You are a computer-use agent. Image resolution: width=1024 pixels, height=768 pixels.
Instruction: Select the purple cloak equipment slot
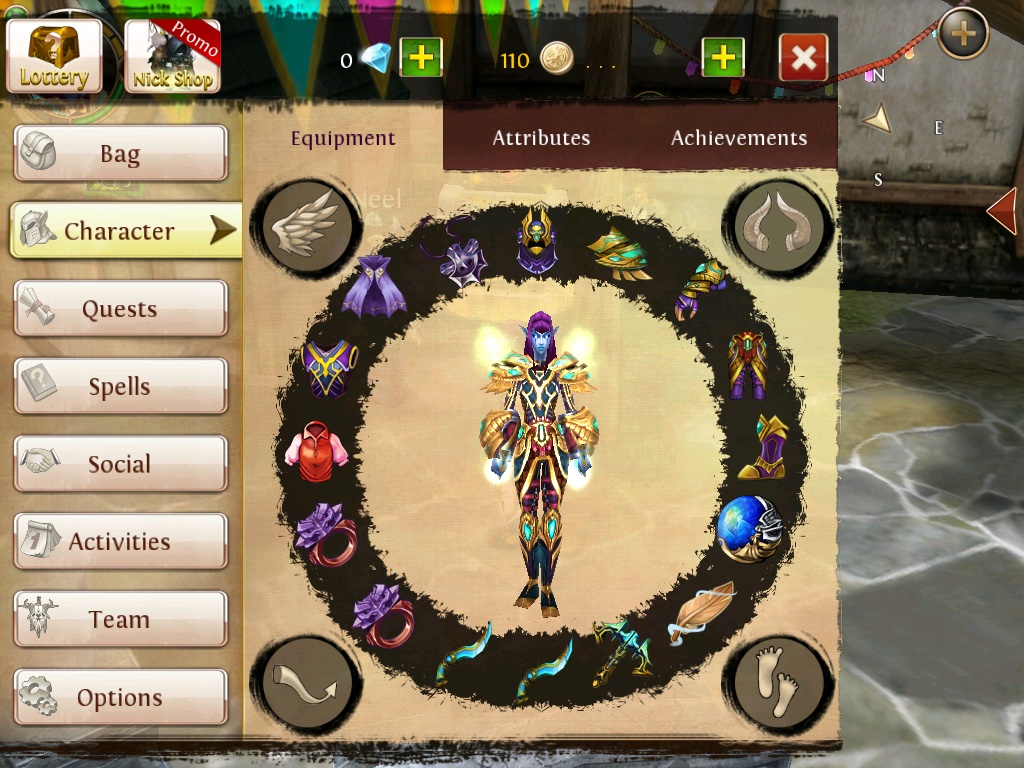pyautogui.click(x=373, y=289)
